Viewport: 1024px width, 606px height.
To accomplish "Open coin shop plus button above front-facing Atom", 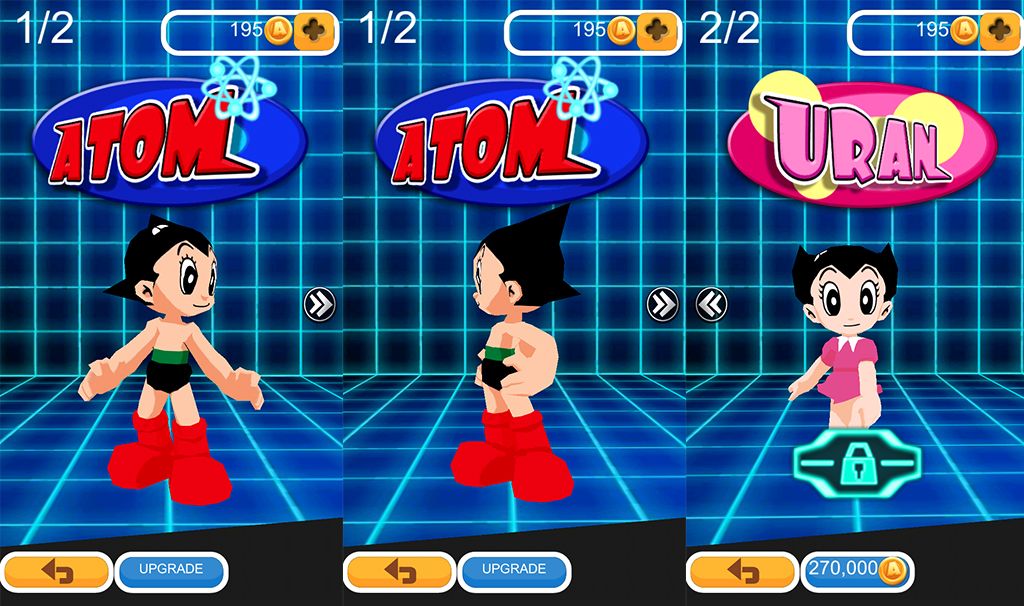I will pos(315,31).
